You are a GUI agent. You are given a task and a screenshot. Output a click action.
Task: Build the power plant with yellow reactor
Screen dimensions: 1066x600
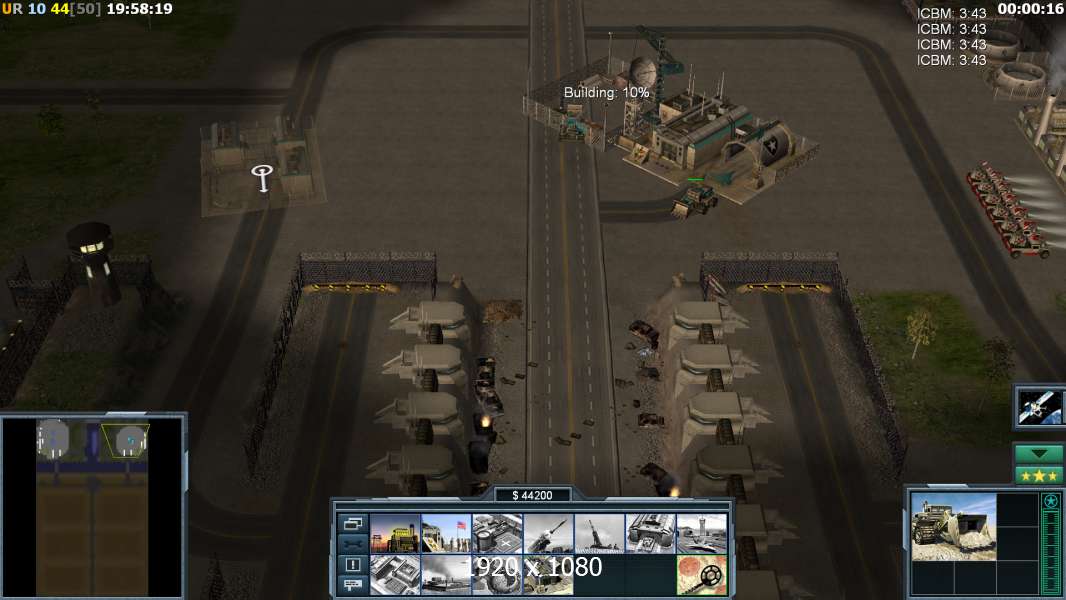(x=394, y=533)
